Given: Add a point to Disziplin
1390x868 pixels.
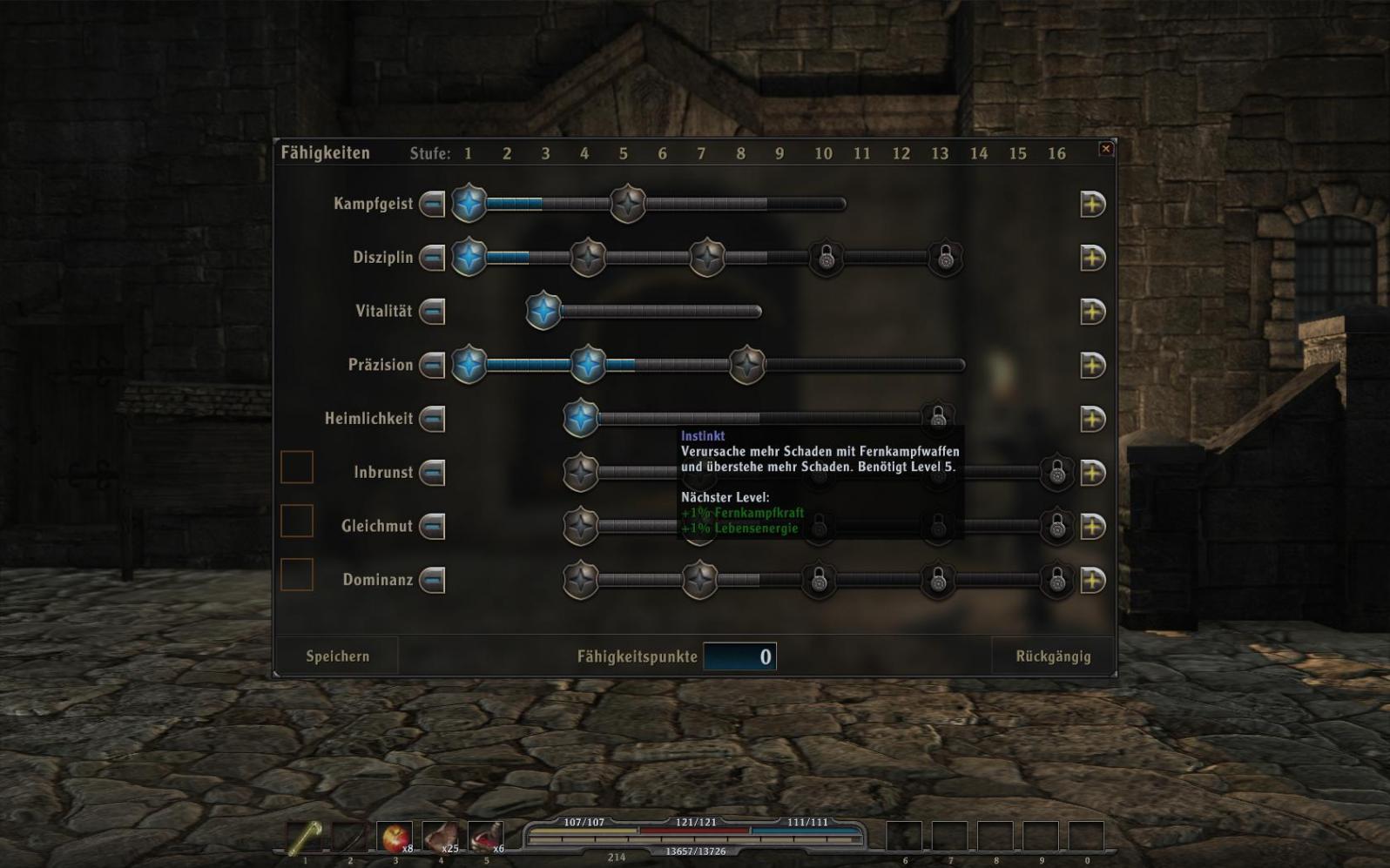Looking at the screenshot, I should pyautogui.click(x=1092, y=259).
